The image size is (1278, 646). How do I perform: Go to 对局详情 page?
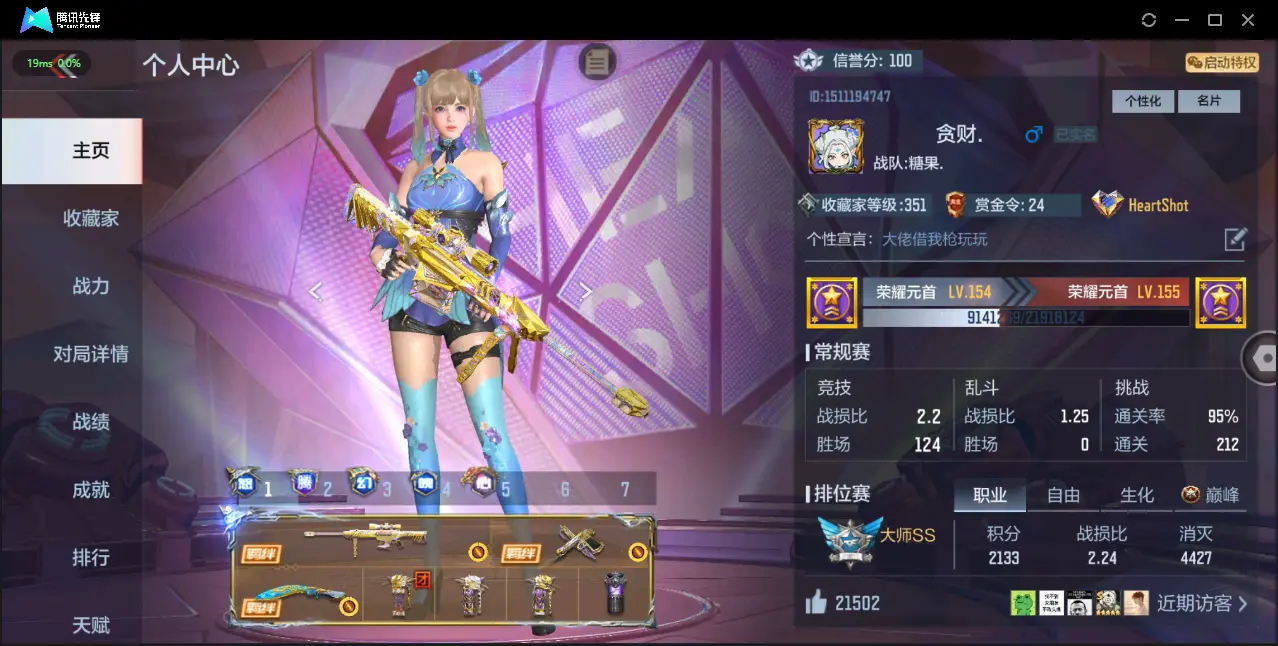pyautogui.click(x=90, y=354)
